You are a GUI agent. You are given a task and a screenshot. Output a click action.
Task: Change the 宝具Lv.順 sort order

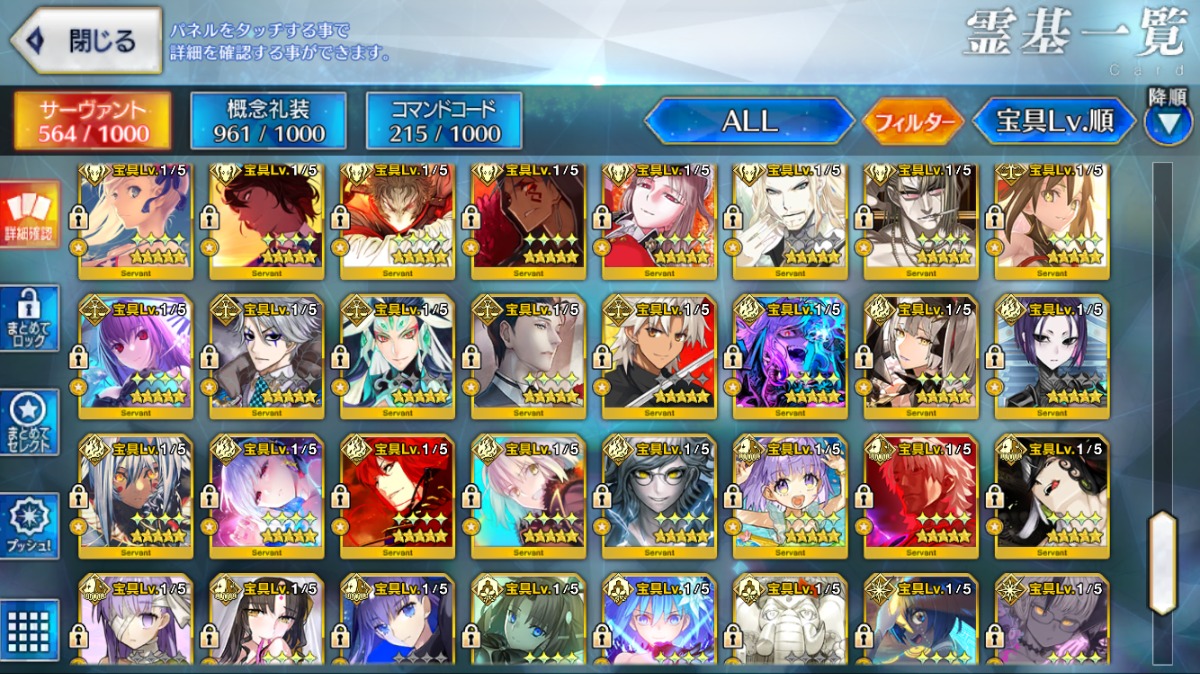coord(1054,122)
